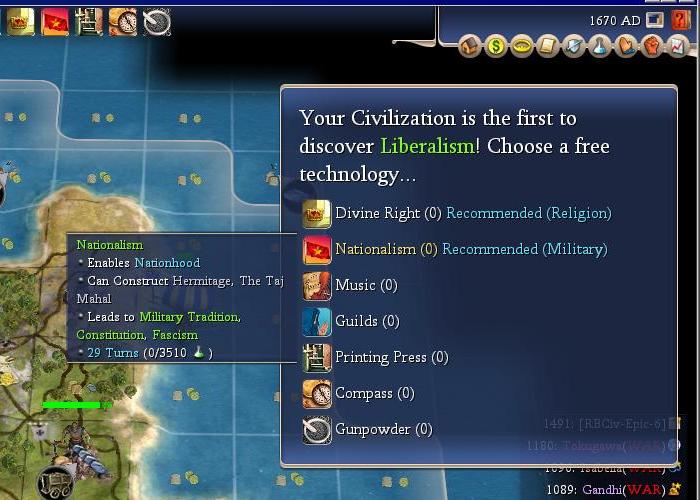
Task: Open the financial advisor dollar icon
Action: click(x=496, y=46)
